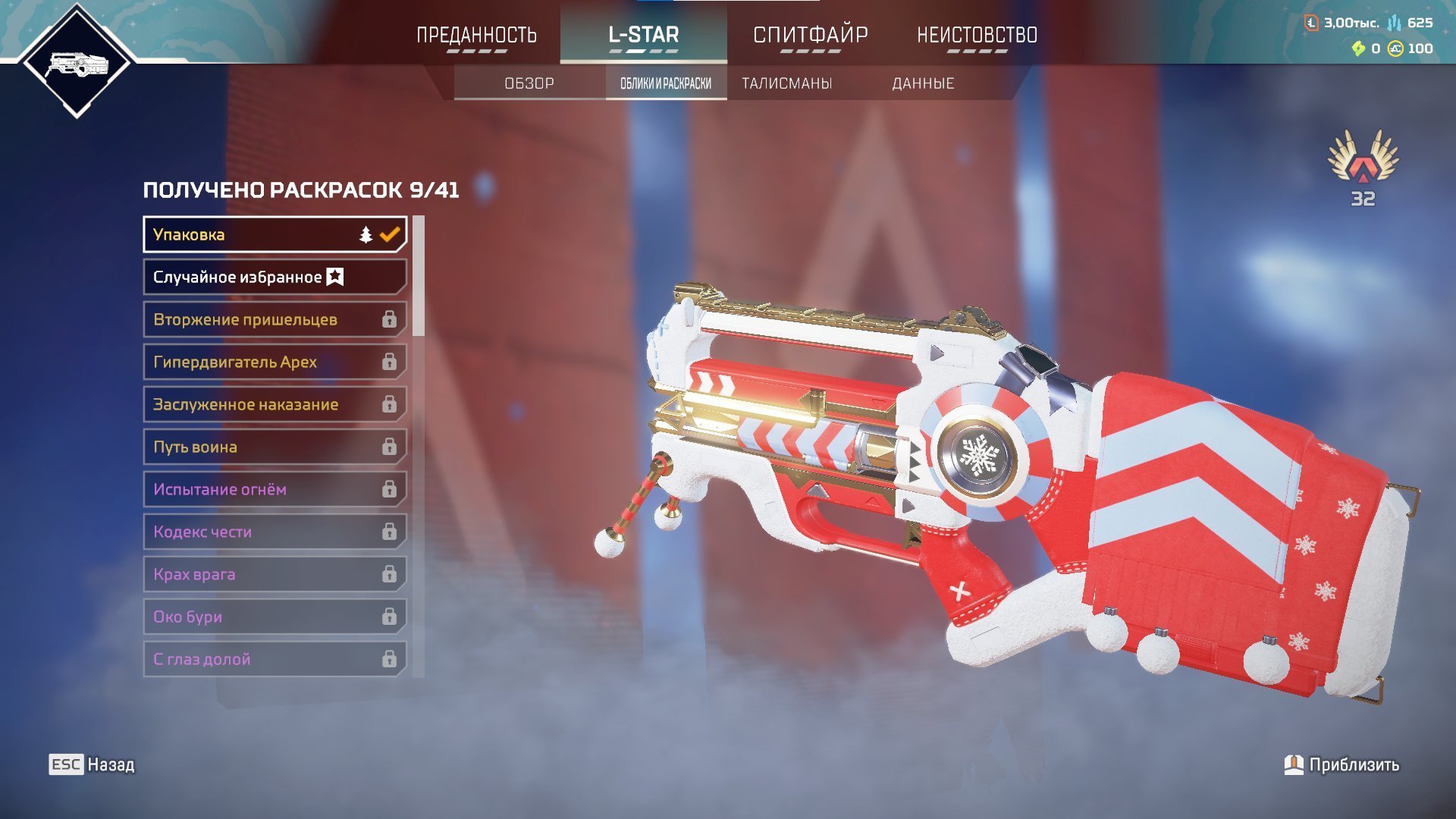1456x819 pixels.
Task: Open the СПИТФАЙР weapon tab
Action: point(810,35)
